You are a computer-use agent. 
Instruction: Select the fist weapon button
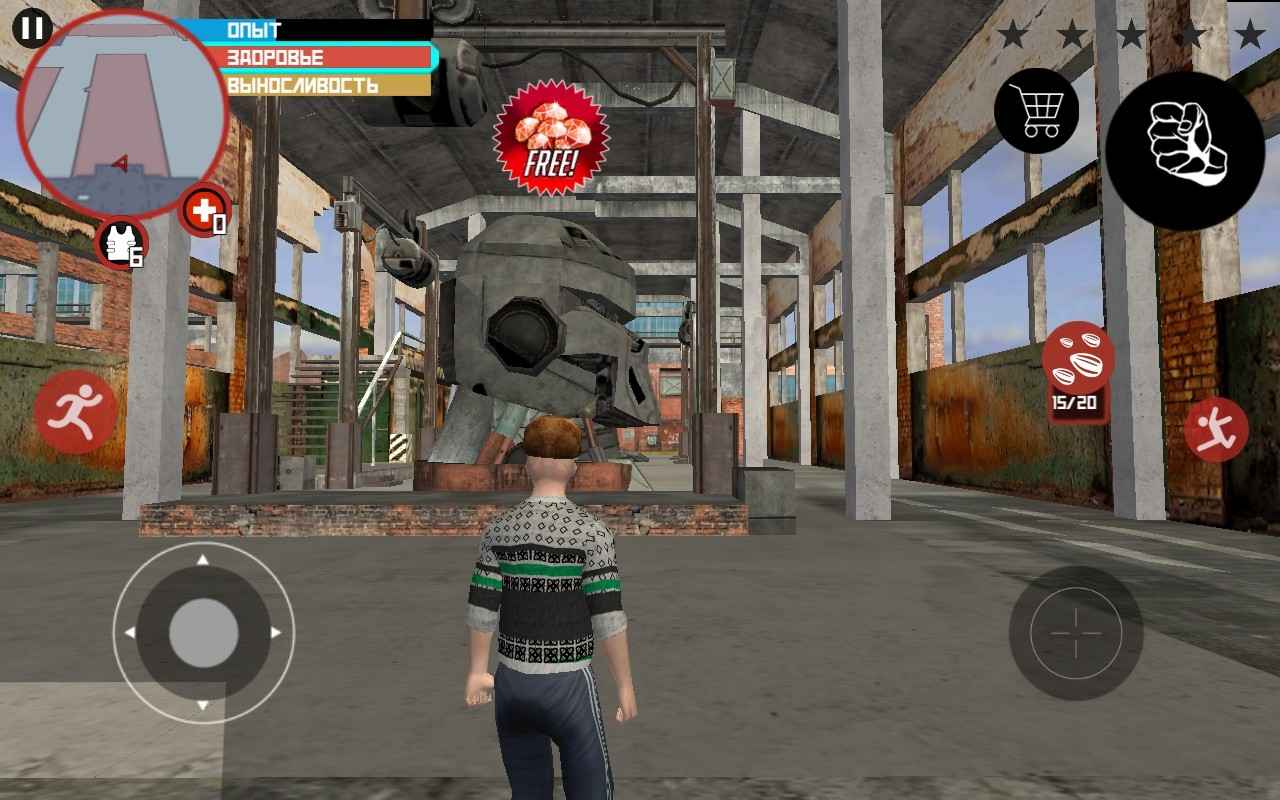(1184, 150)
